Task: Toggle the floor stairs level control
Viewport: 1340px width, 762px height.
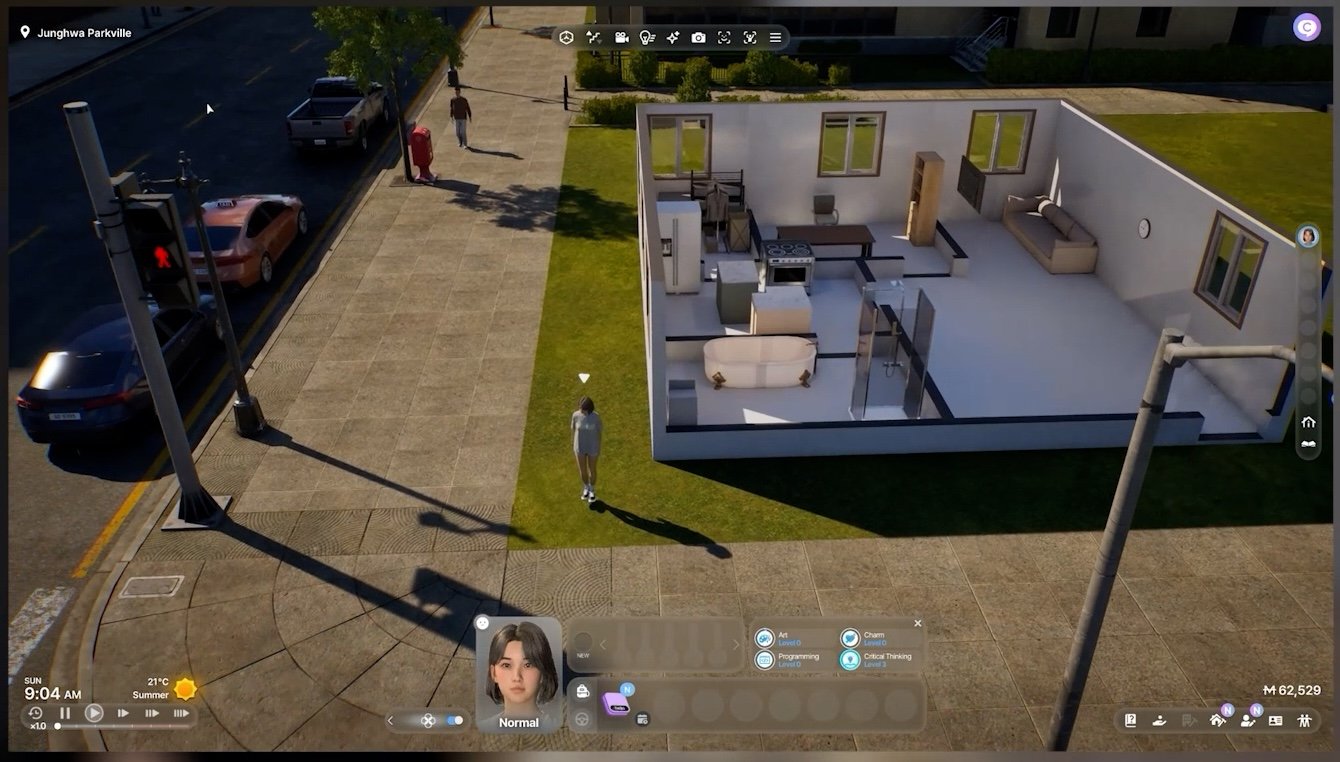Action: (x=593, y=38)
